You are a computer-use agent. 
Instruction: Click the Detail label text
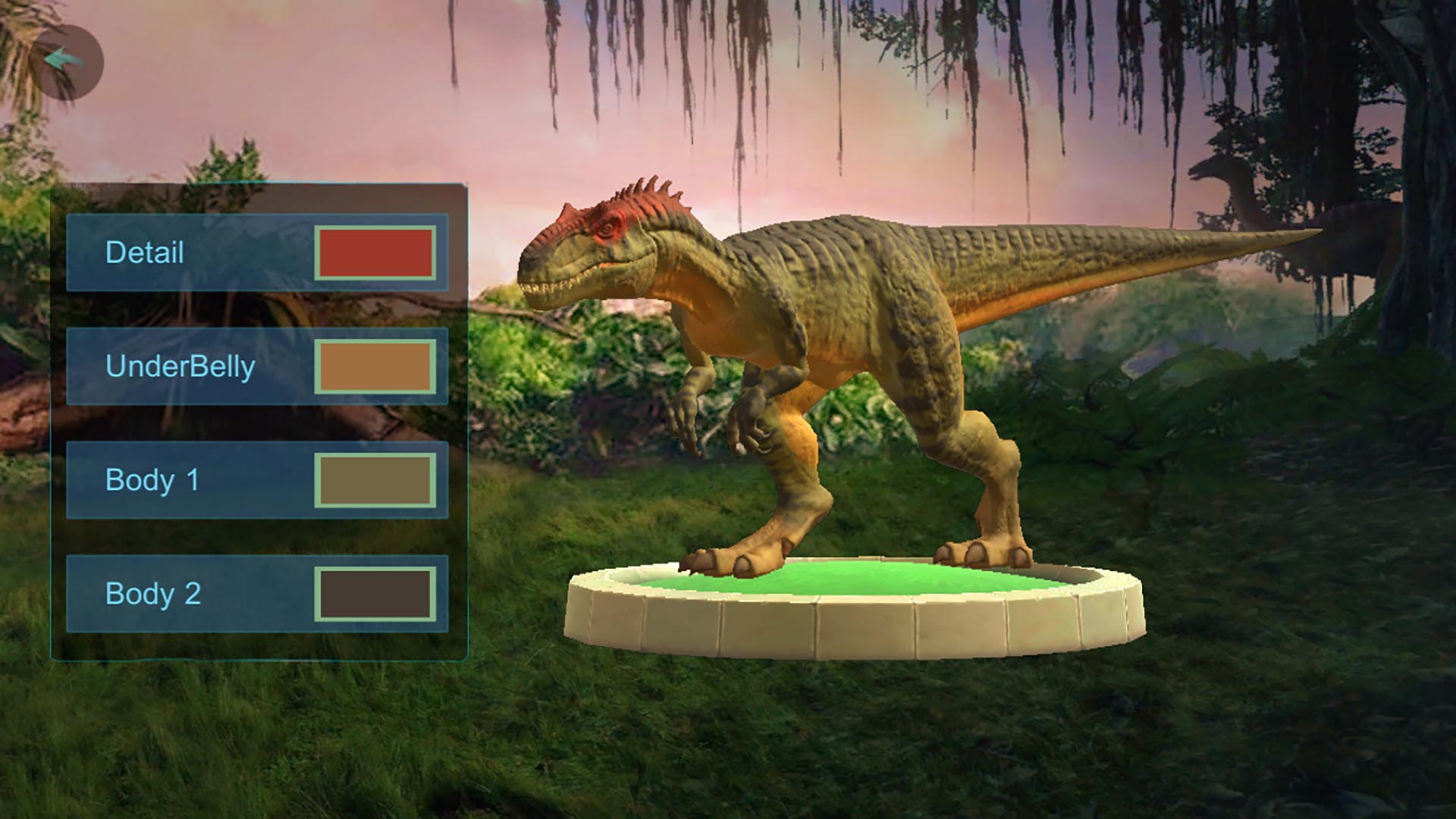pyautogui.click(x=144, y=253)
